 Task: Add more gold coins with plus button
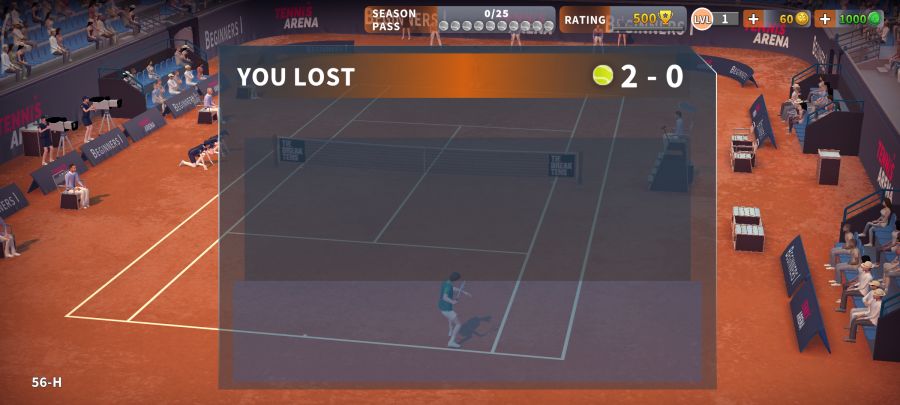(753, 19)
